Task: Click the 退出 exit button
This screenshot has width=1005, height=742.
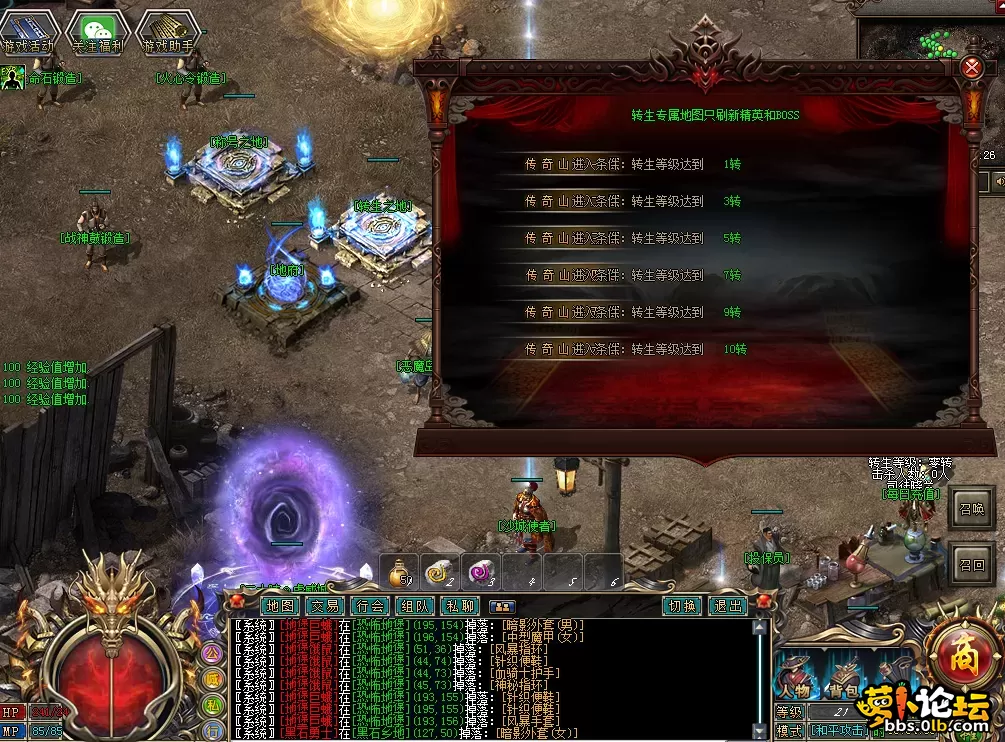Action: click(x=727, y=606)
